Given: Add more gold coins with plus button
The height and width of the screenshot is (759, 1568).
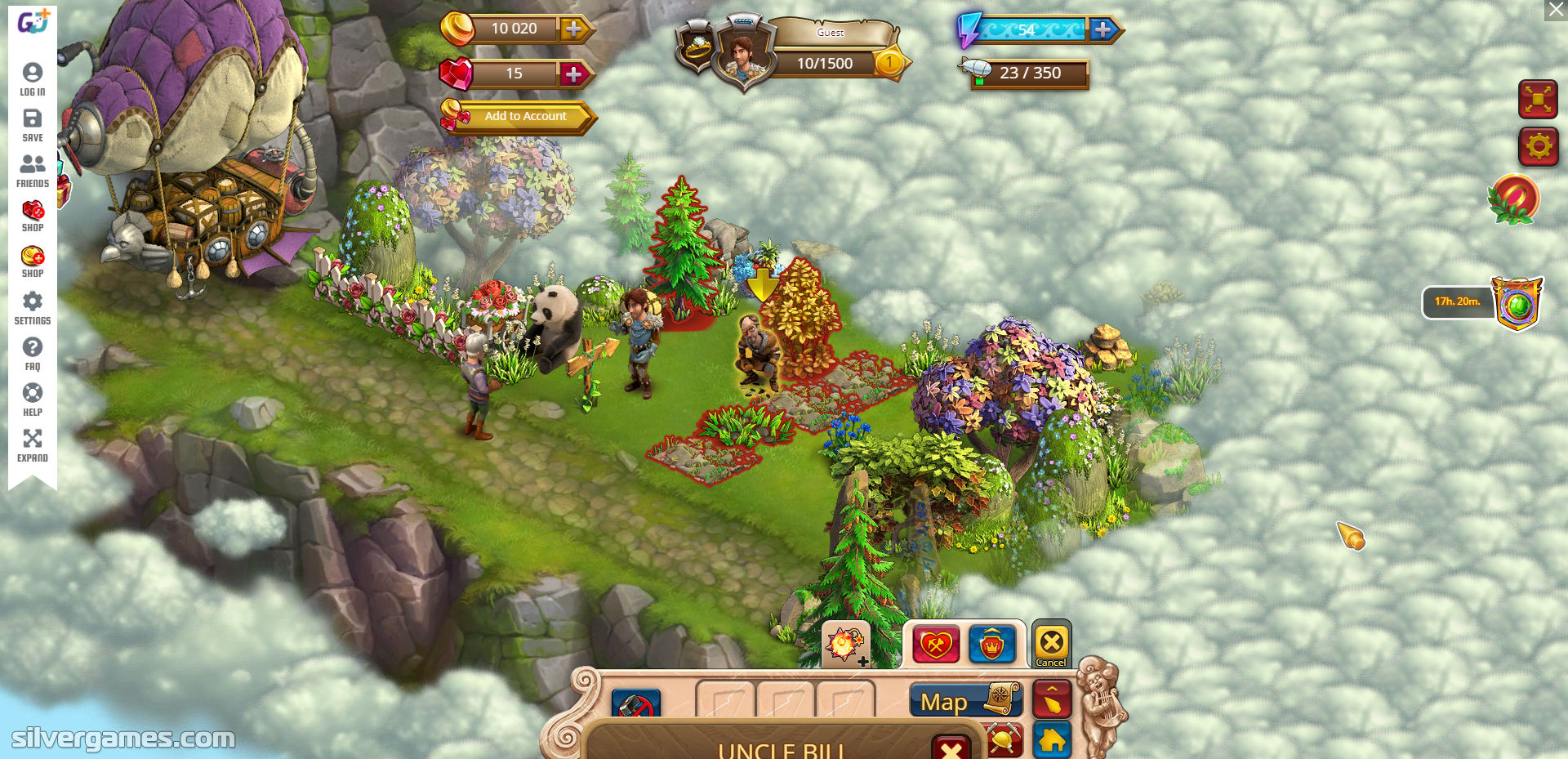Looking at the screenshot, I should click(x=574, y=29).
